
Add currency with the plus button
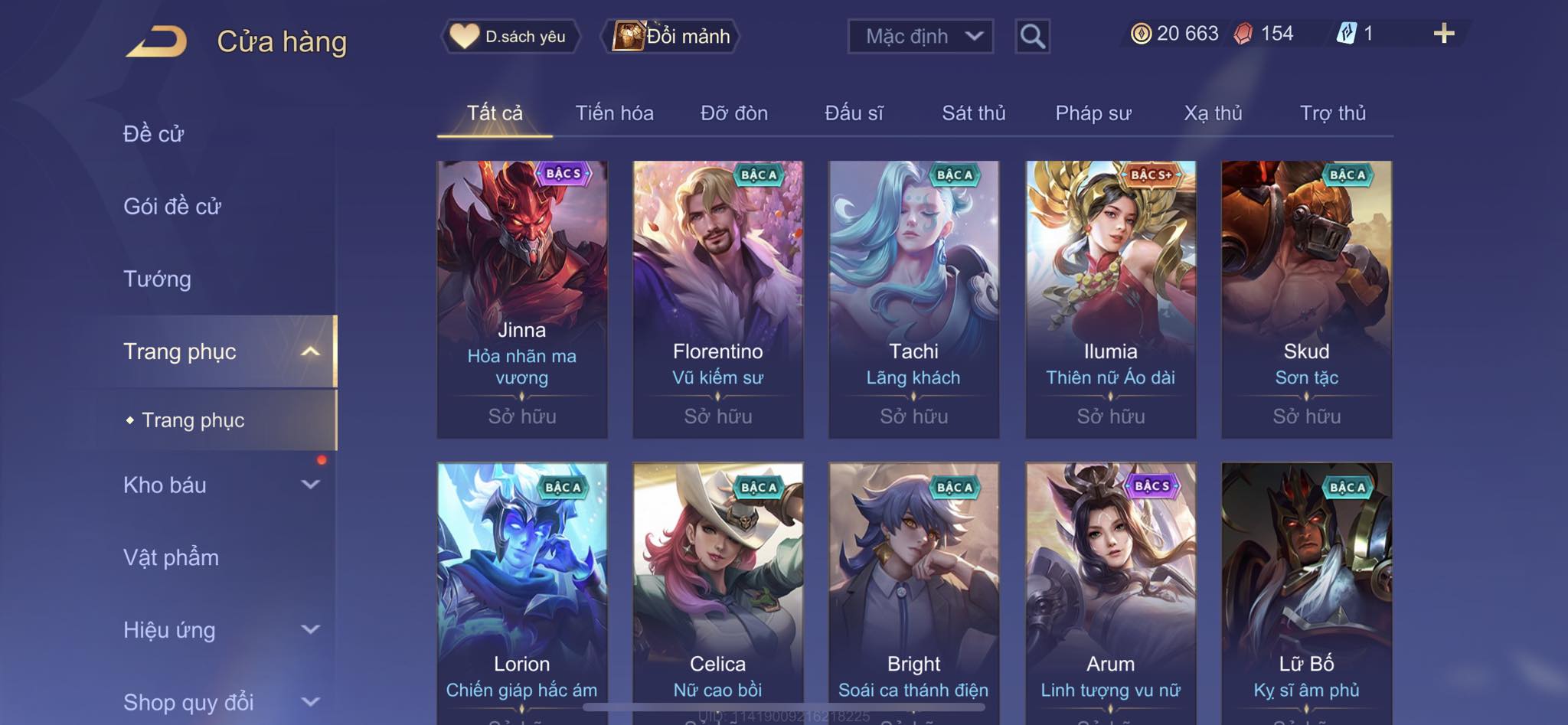pos(1443,34)
